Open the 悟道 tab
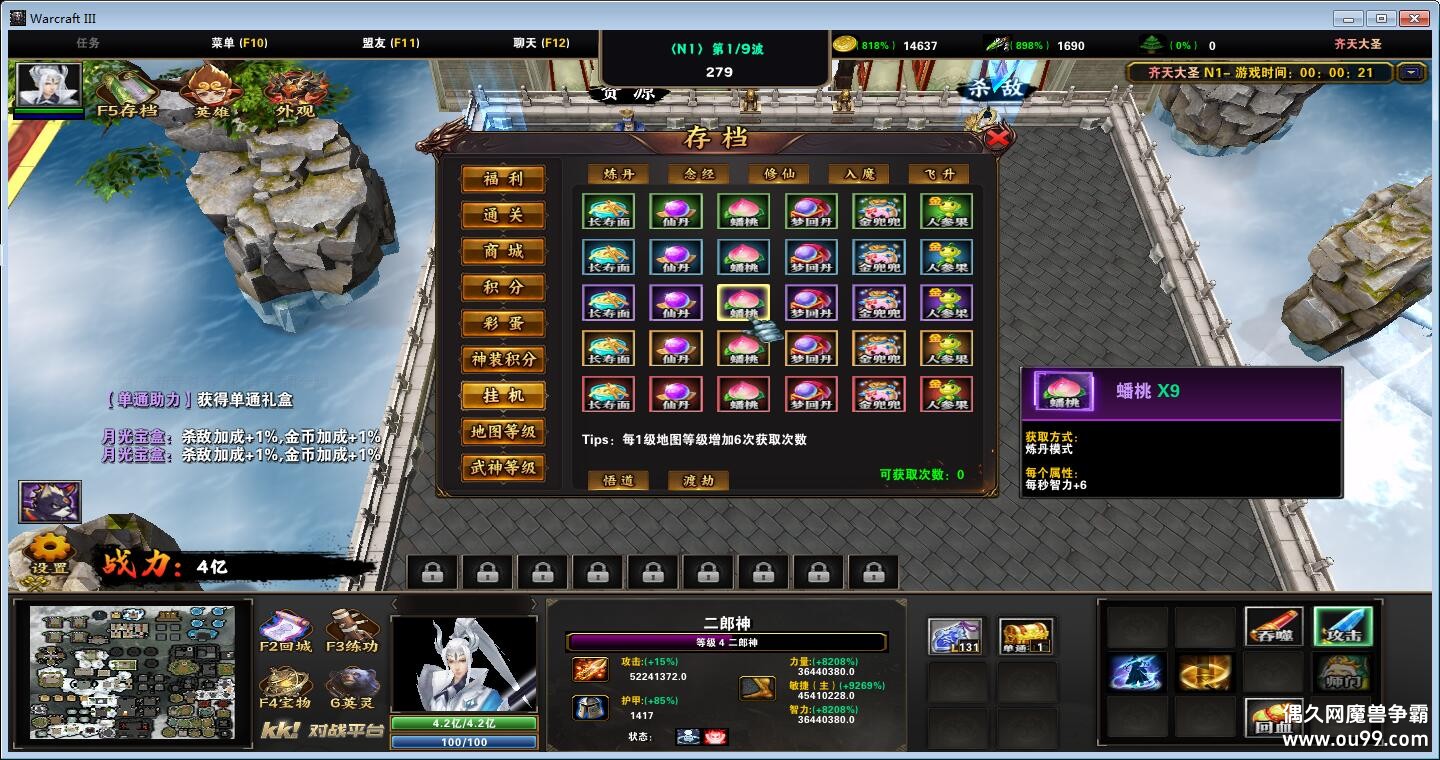1440x760 pixels. (618, 480)
